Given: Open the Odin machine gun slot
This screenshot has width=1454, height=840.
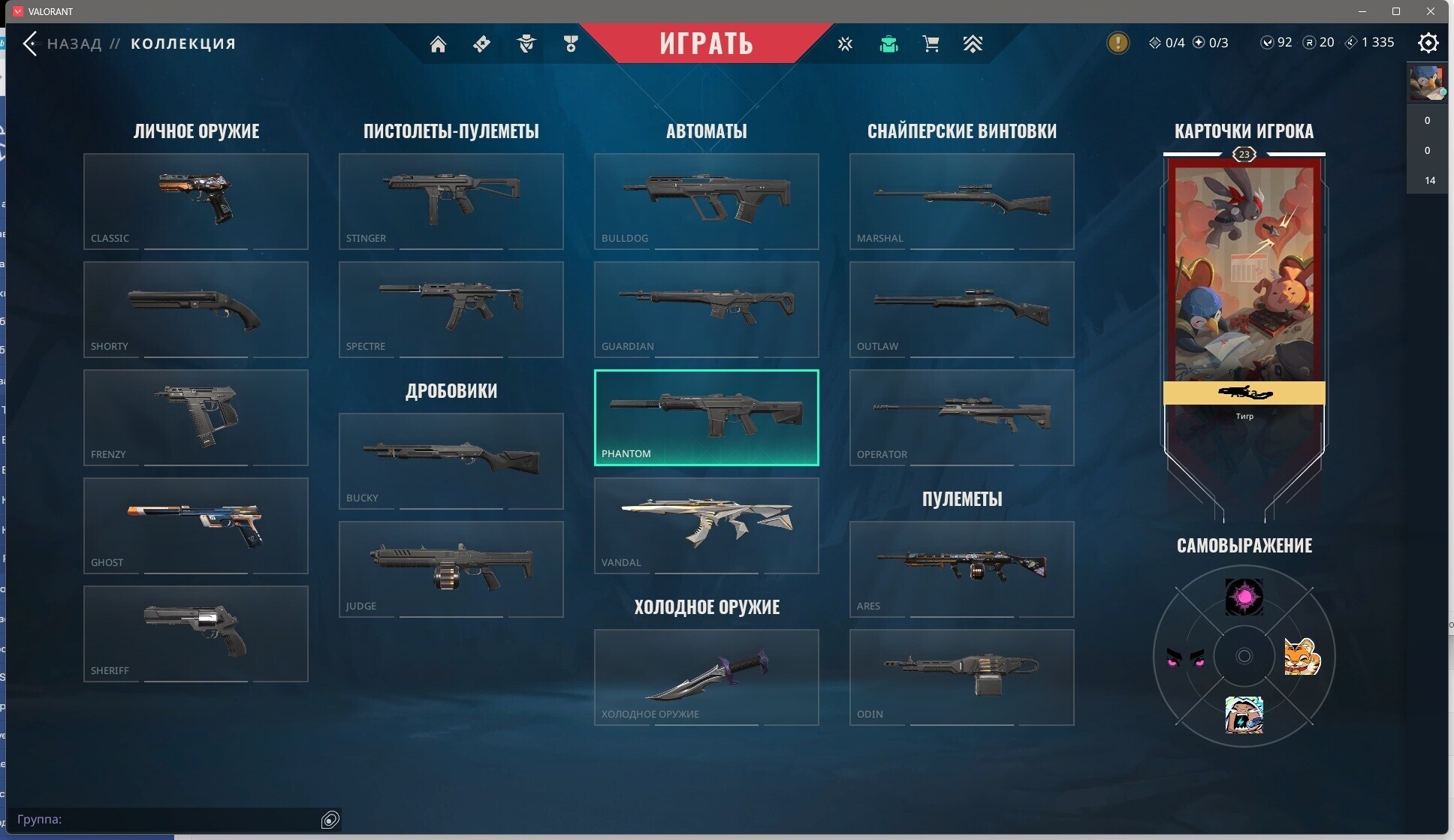Looking at the screenshot, I should click(x=962, y=677).
